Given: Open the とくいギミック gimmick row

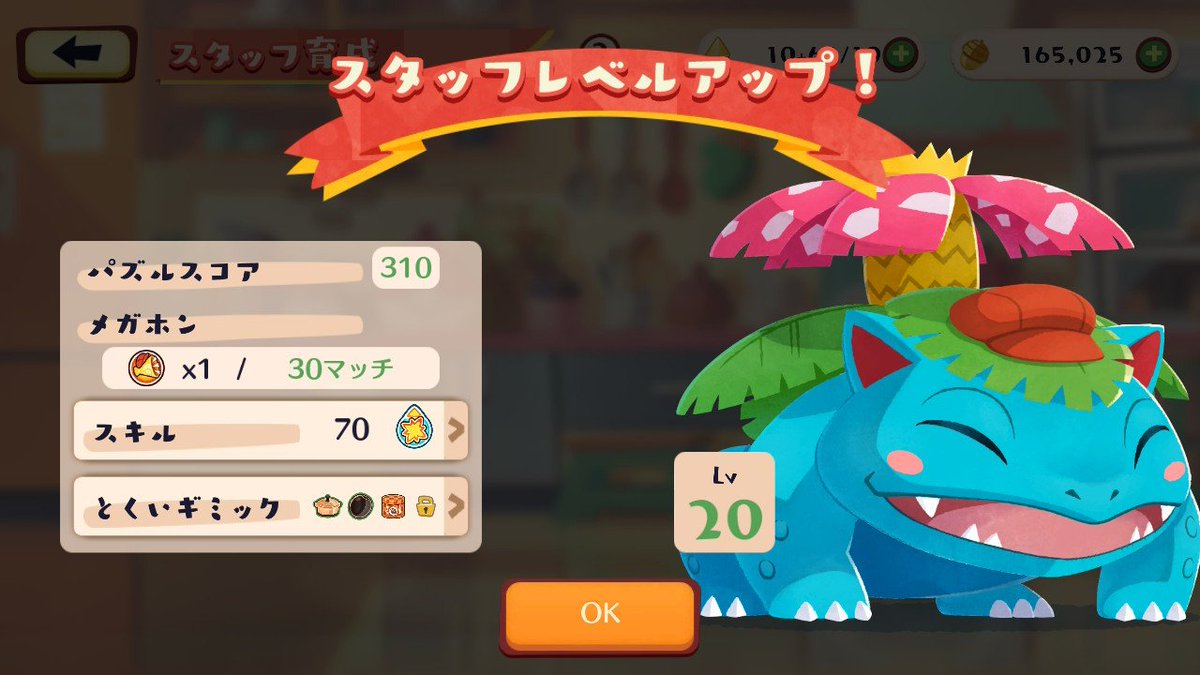Looking at the screenshot, I should (271, 507).
